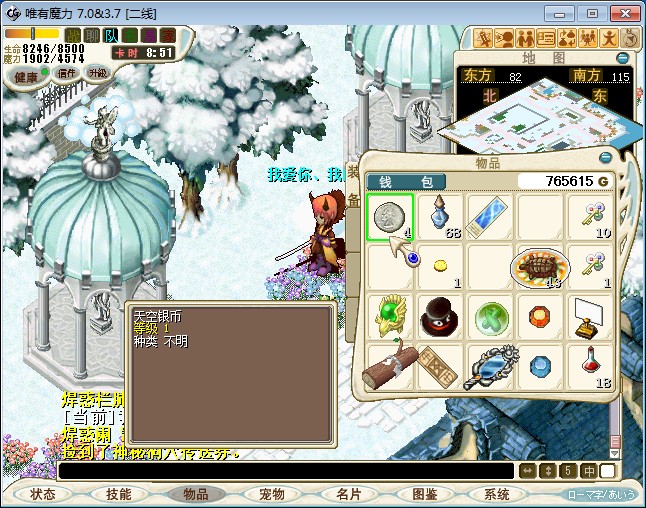The height and width of the screenshot is (508, 646).
Task: Close the game window
Action: point(621,13)
